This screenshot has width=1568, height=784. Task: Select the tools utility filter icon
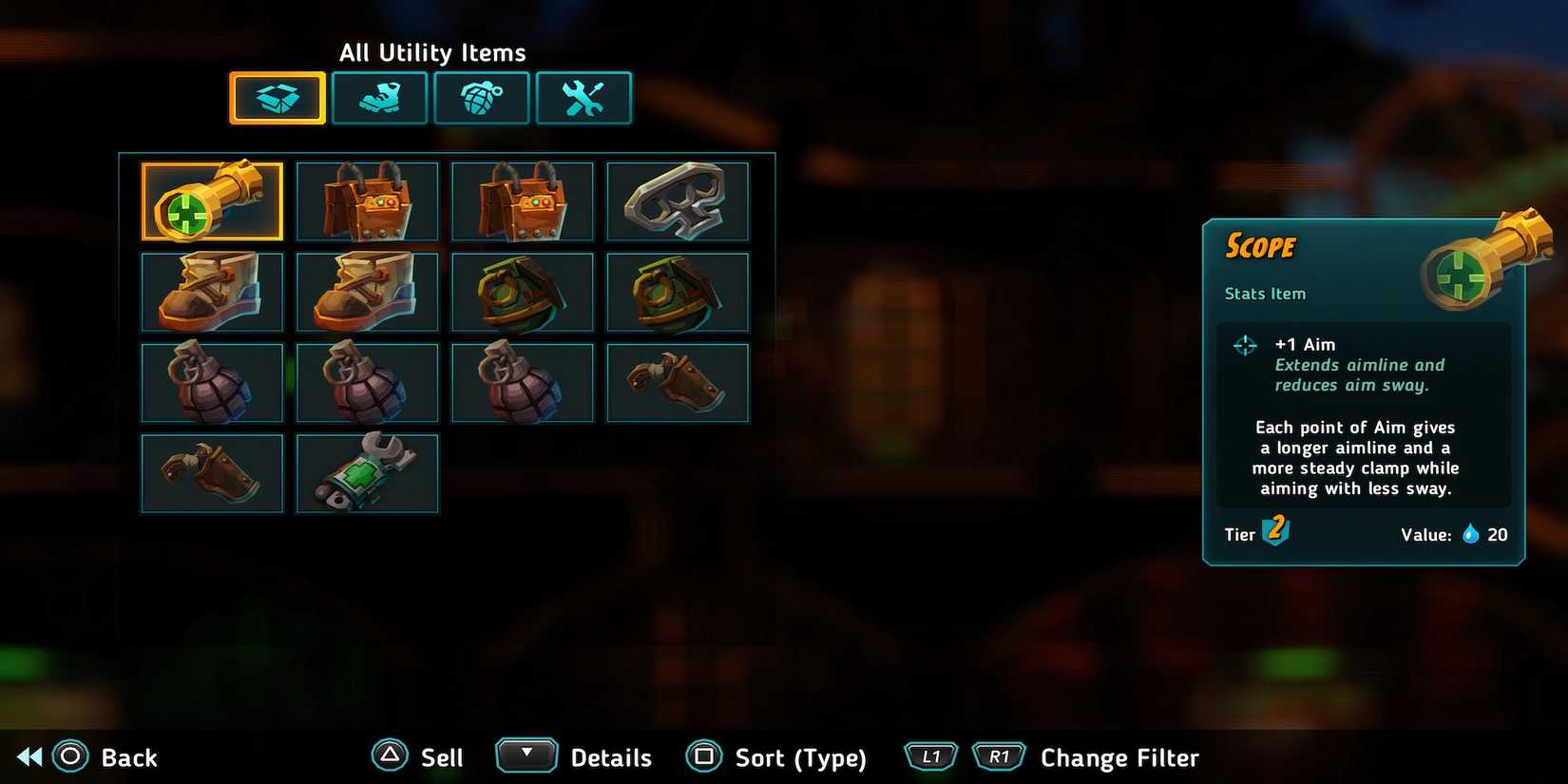[583, 97]
